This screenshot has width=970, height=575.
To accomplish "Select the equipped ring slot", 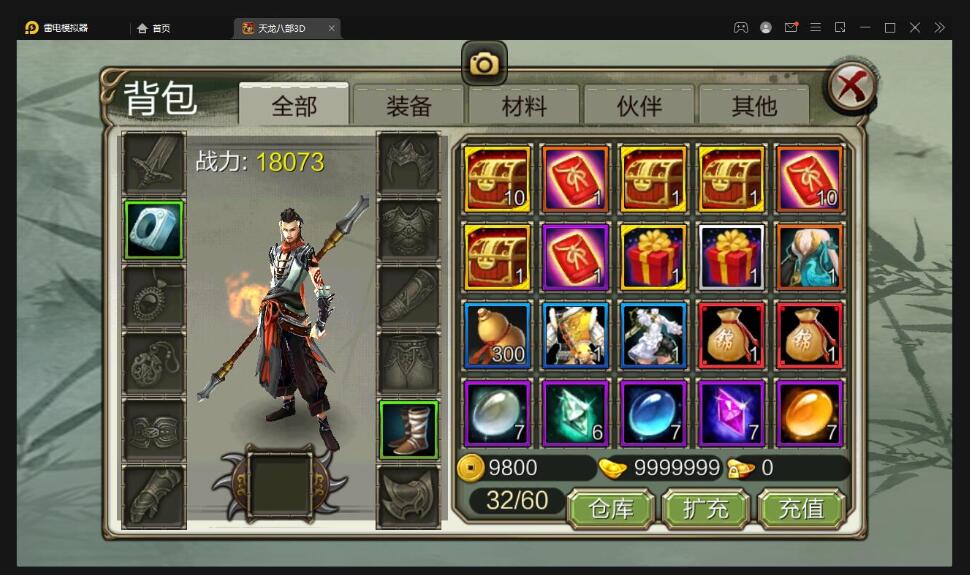I will (154, 230).
